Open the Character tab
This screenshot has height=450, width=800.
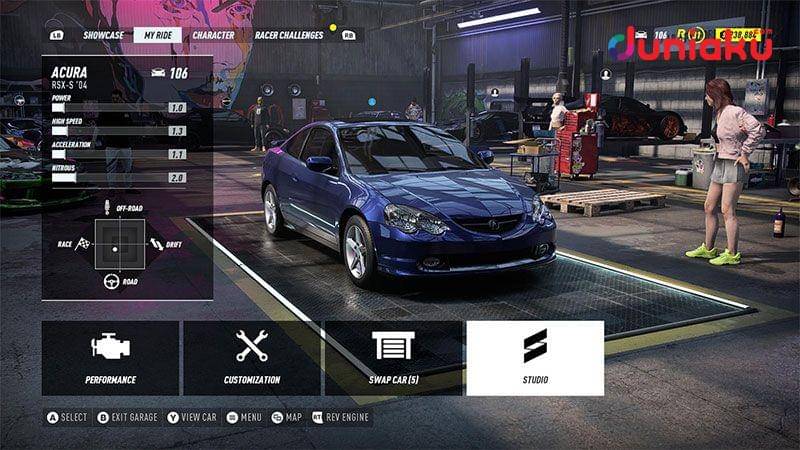pos(213,35)
